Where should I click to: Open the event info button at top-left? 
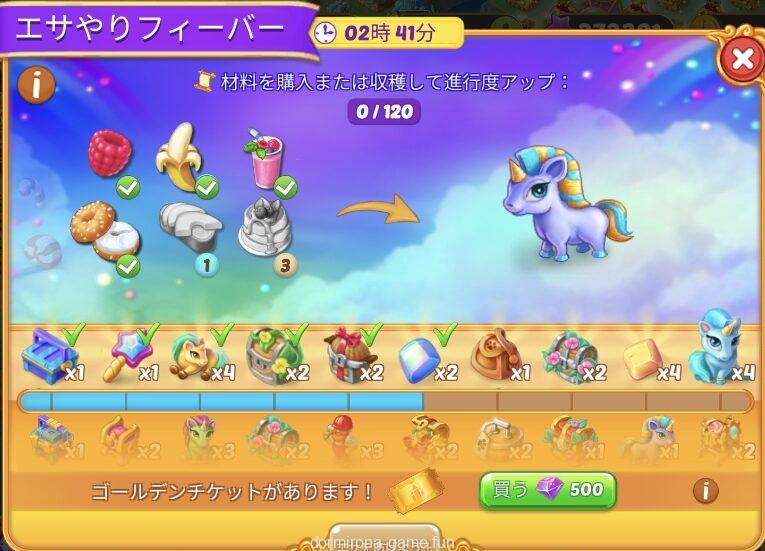click(36, 85)
